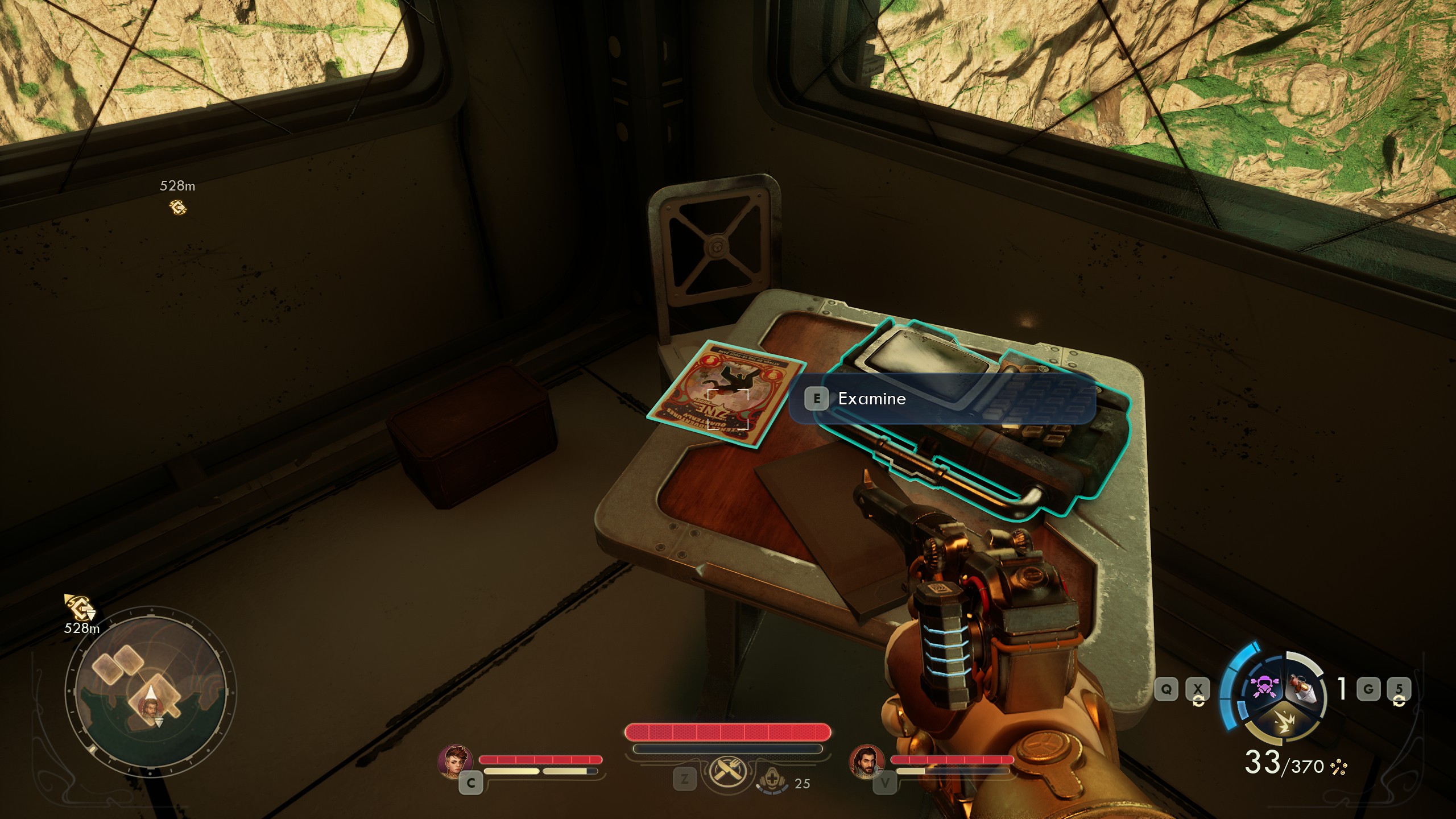
Task: Select the explosive burst segment on the weapon wheel
Action: tap(1285, 722)
